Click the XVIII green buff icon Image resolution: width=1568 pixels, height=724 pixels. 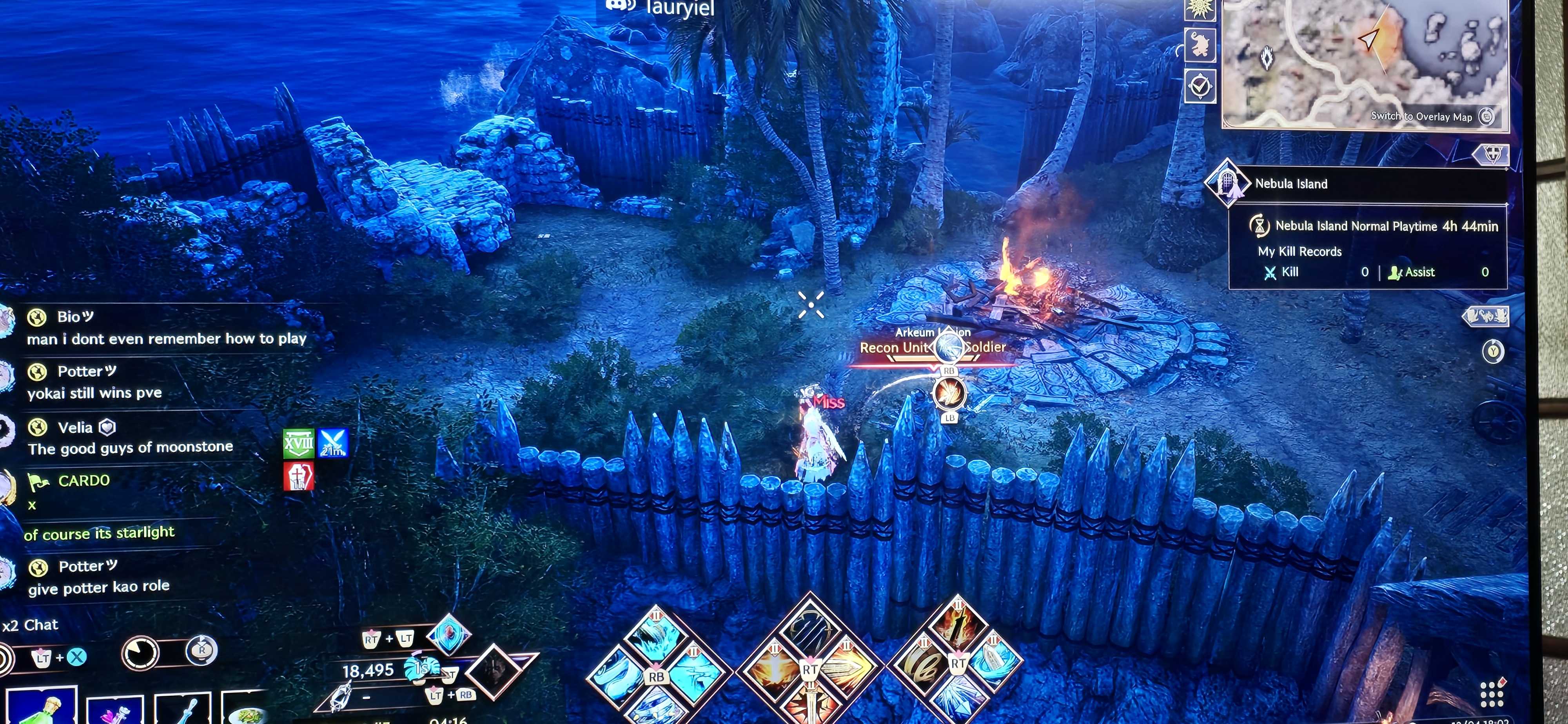click(298, 443)
